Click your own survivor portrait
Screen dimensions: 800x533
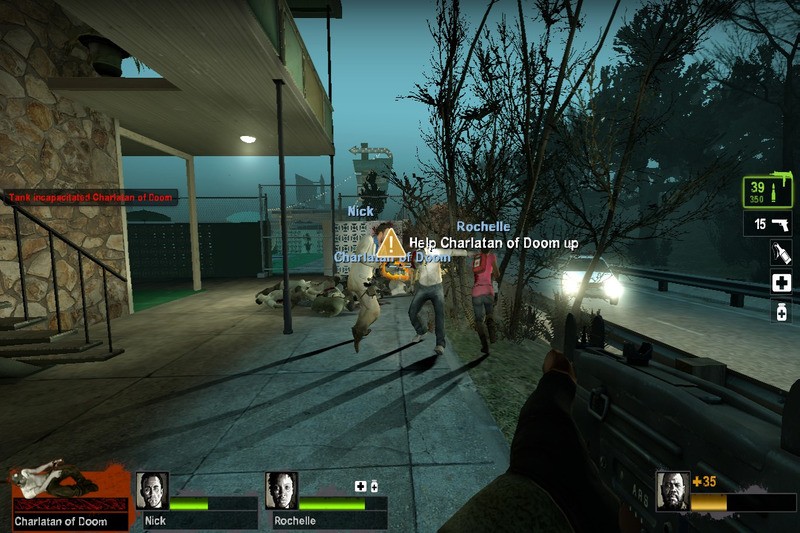[x=672, y=490]
